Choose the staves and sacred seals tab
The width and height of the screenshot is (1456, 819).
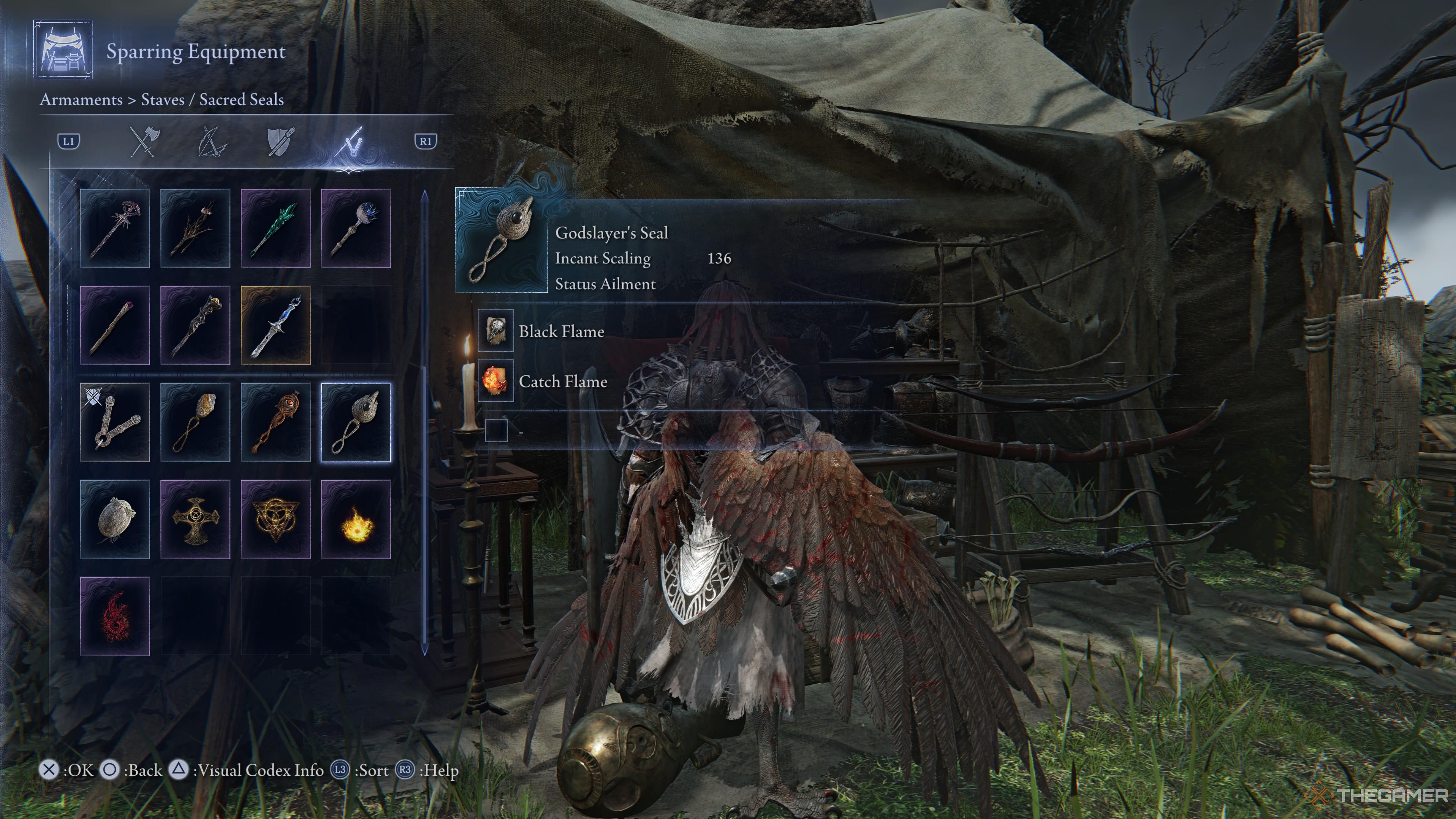click(349, 141)
